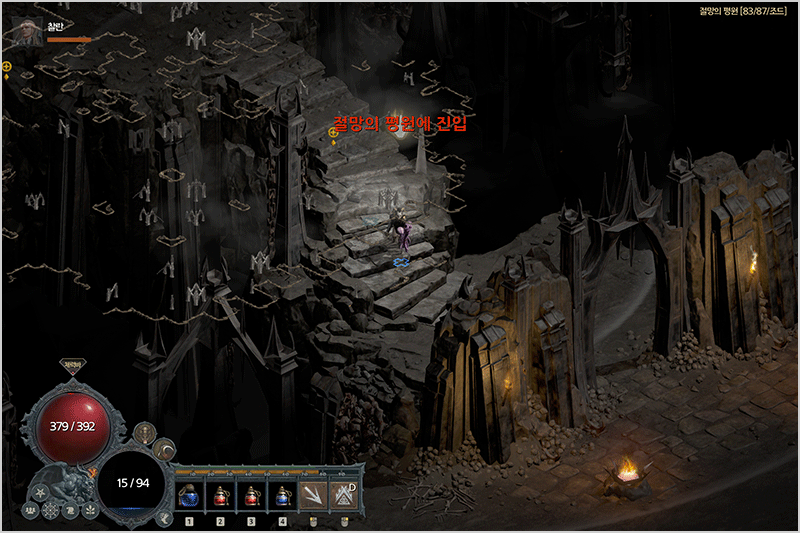Click the crescent moon icon above the mana orb
The width and height of the screenshot is (800, 533).
164,449
